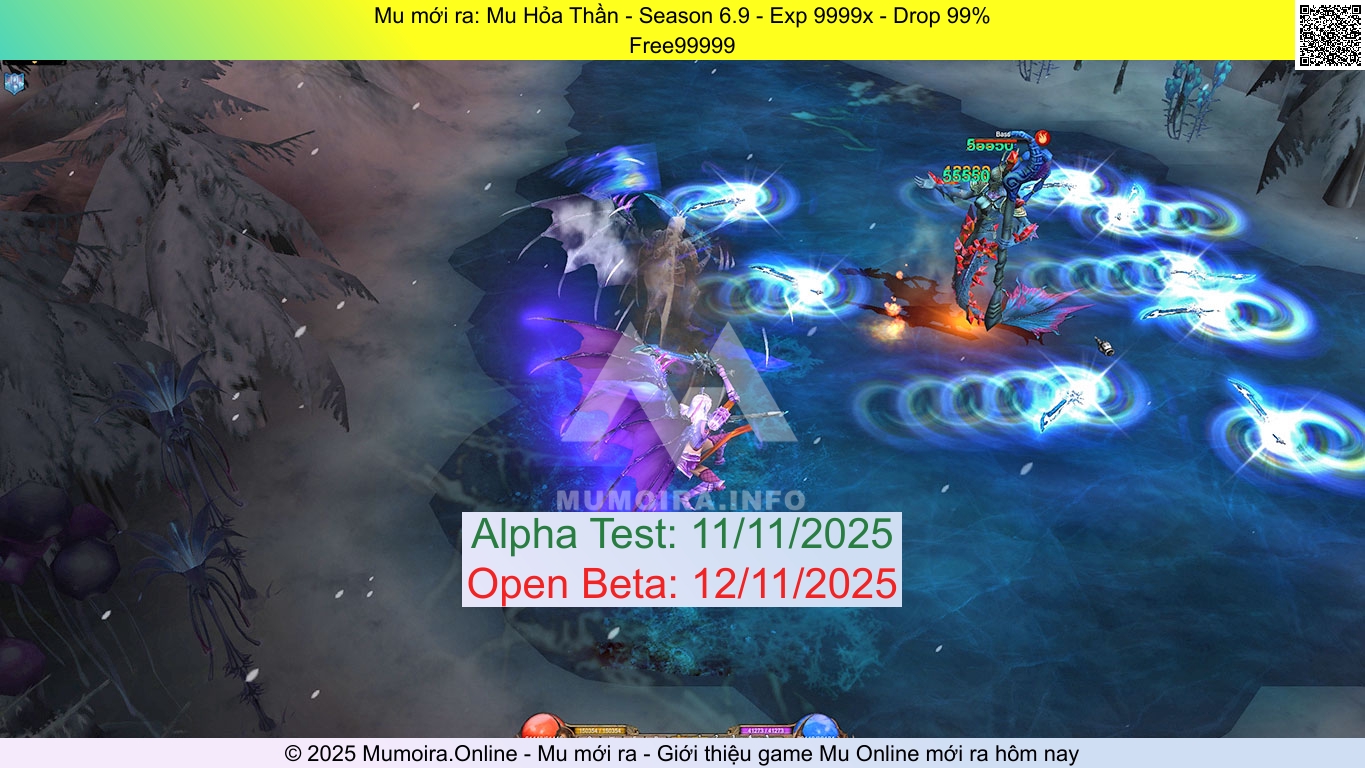This screenshot has width=1365, height=768.
Task: Click the flame buff icon above the monster
Action: pos(1043,138)
